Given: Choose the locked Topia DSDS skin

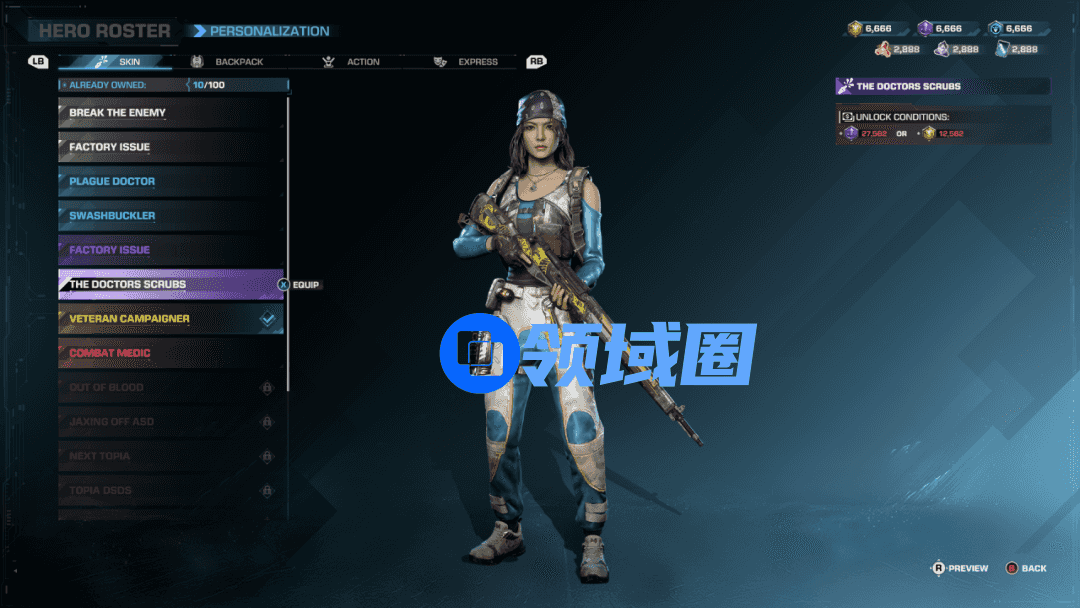Looking at the screenshot, I should coord(171,490).
